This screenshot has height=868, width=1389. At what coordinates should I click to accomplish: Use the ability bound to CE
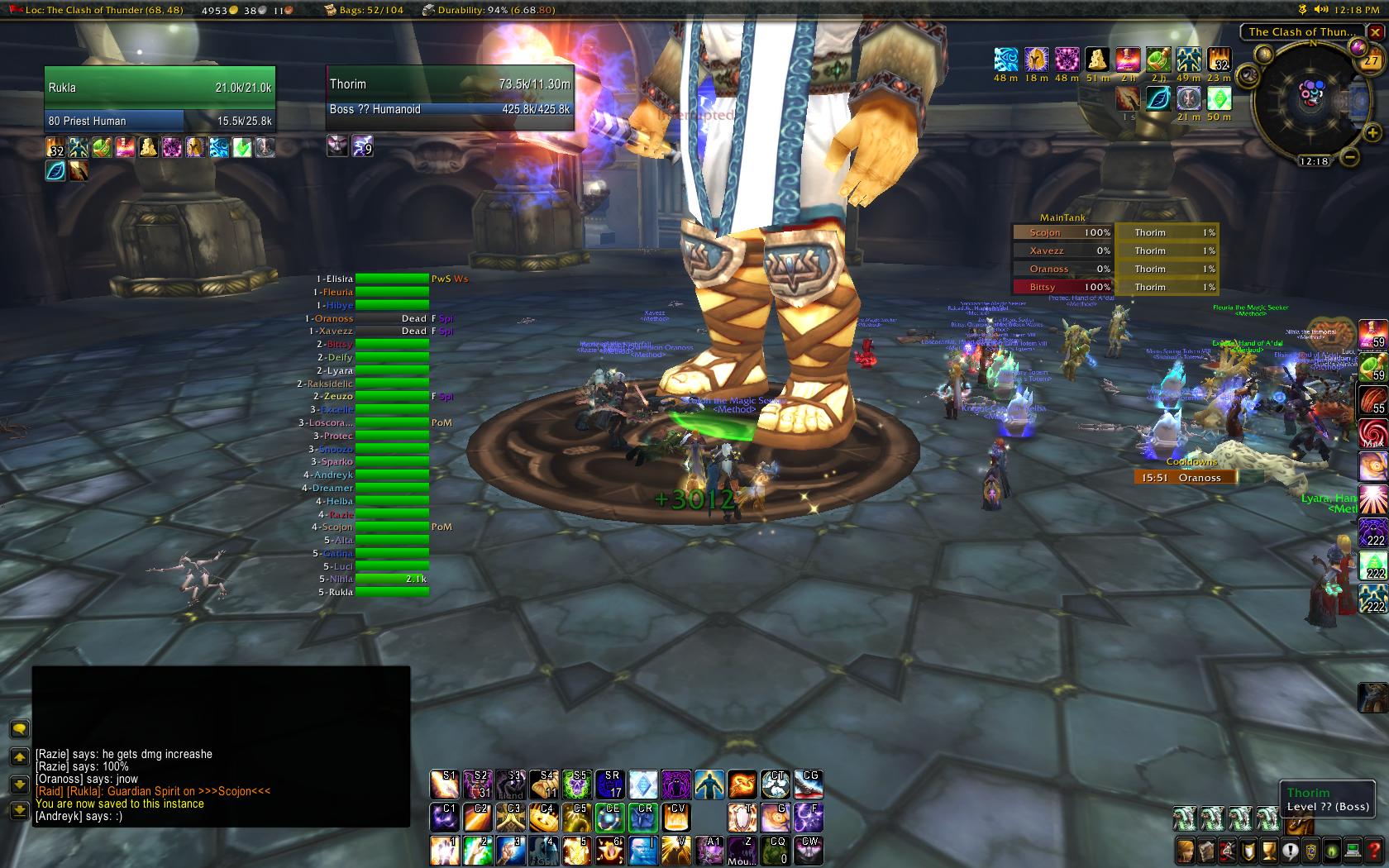coord(610,818)
